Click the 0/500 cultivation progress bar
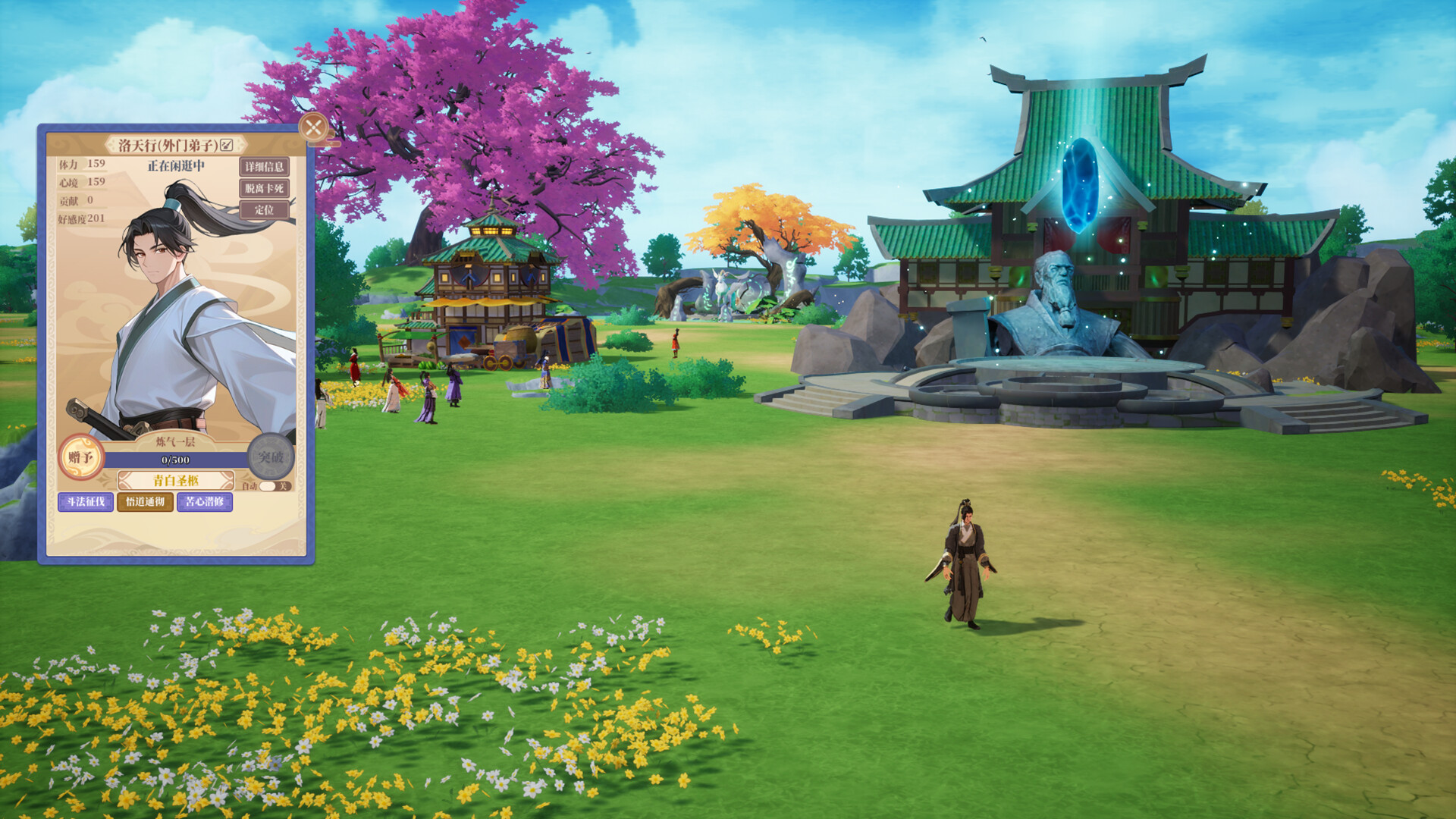This screenshot has width=1456, height=819. (x=174, y=460)
